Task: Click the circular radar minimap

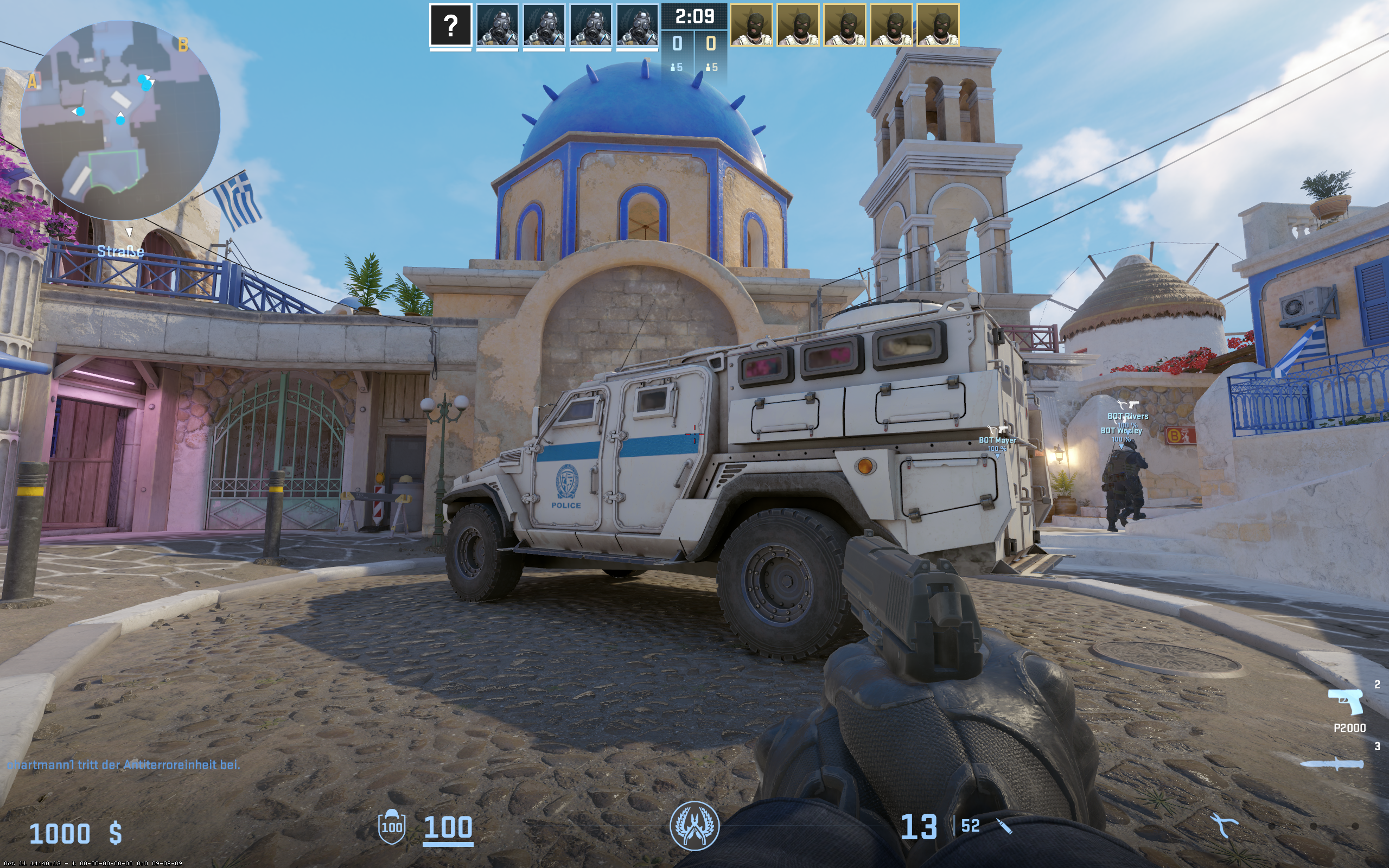Action: click(x=120, y=120)
